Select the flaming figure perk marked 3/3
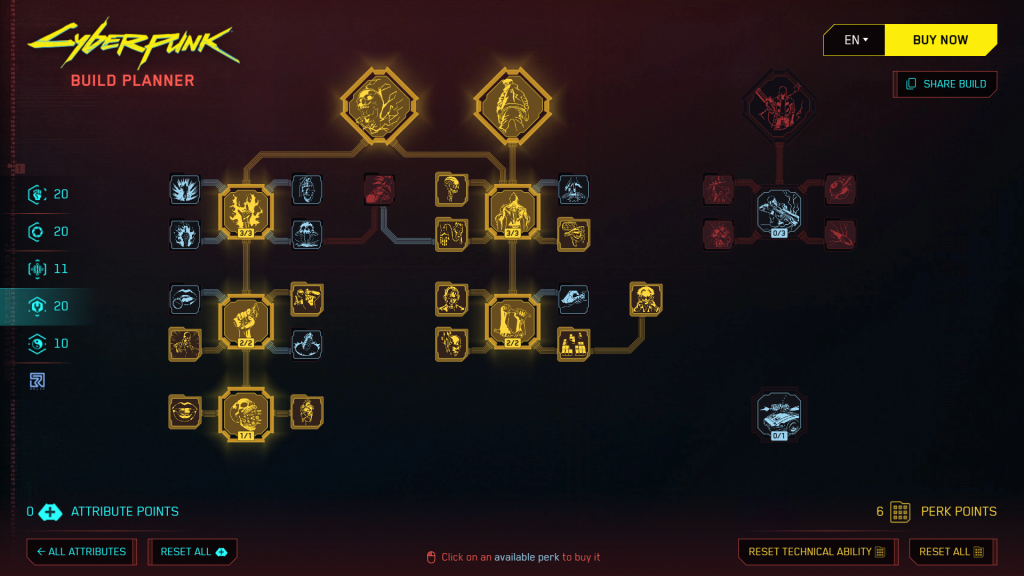Viewport: 1024px width, 576px height. coord(245,211)
